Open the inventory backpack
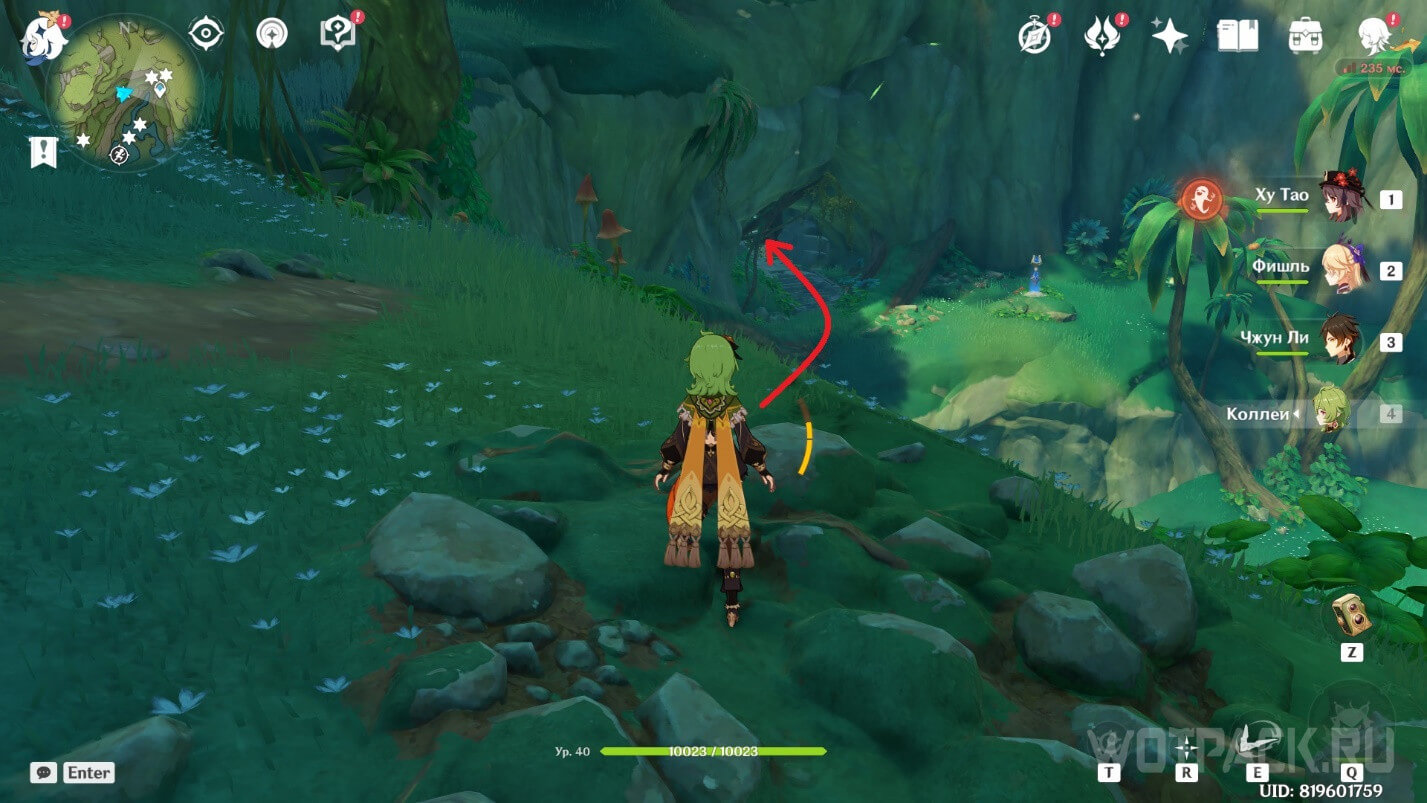Viewport: 1427px width, 803px height. 1305,36
